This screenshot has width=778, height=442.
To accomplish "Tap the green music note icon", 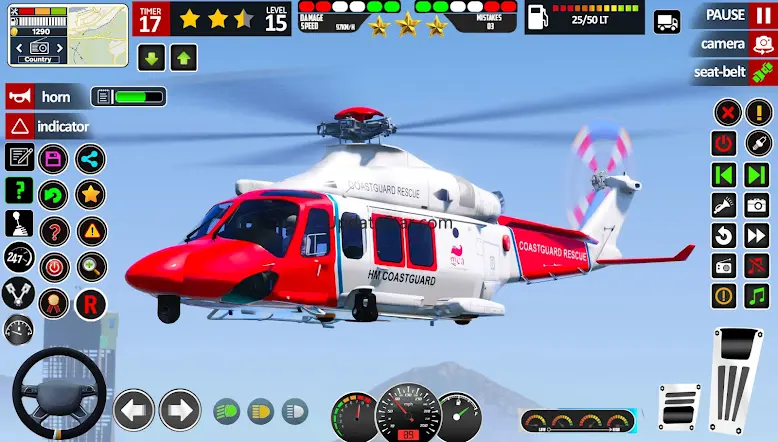I will (757, 296).
